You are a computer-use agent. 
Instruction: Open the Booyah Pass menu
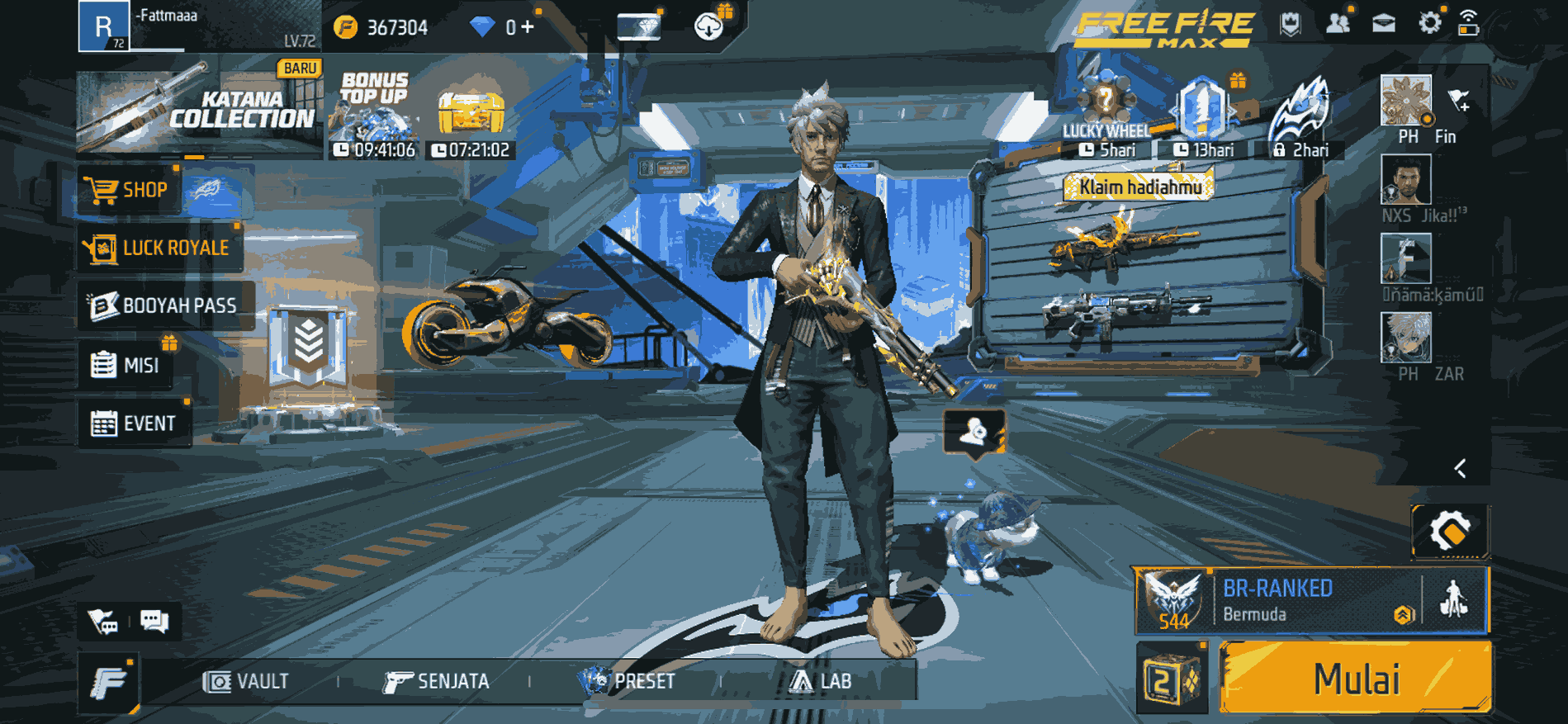click(x=164, y=305)
